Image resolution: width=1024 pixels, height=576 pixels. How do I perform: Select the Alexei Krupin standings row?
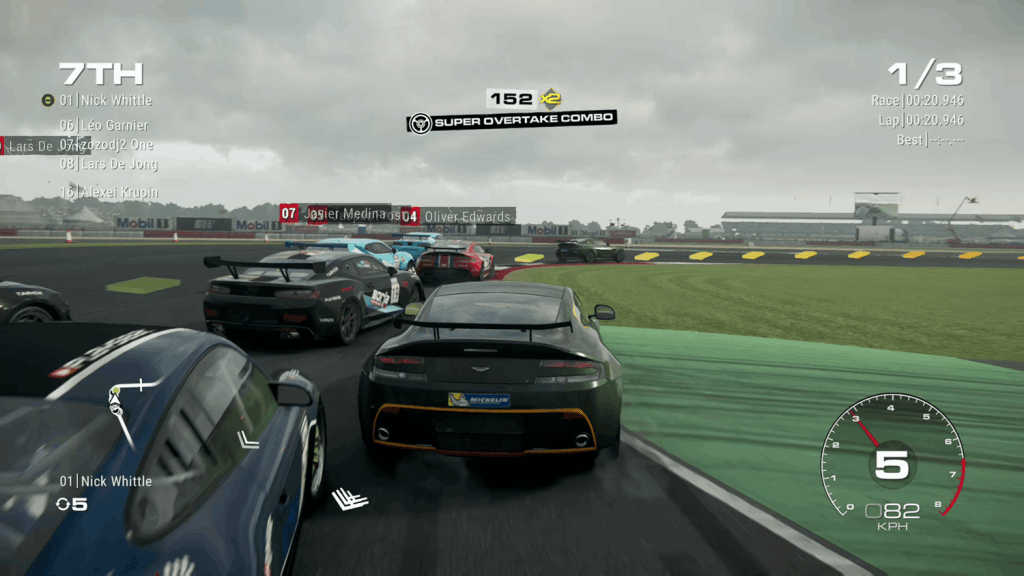(x=108, y=192)
